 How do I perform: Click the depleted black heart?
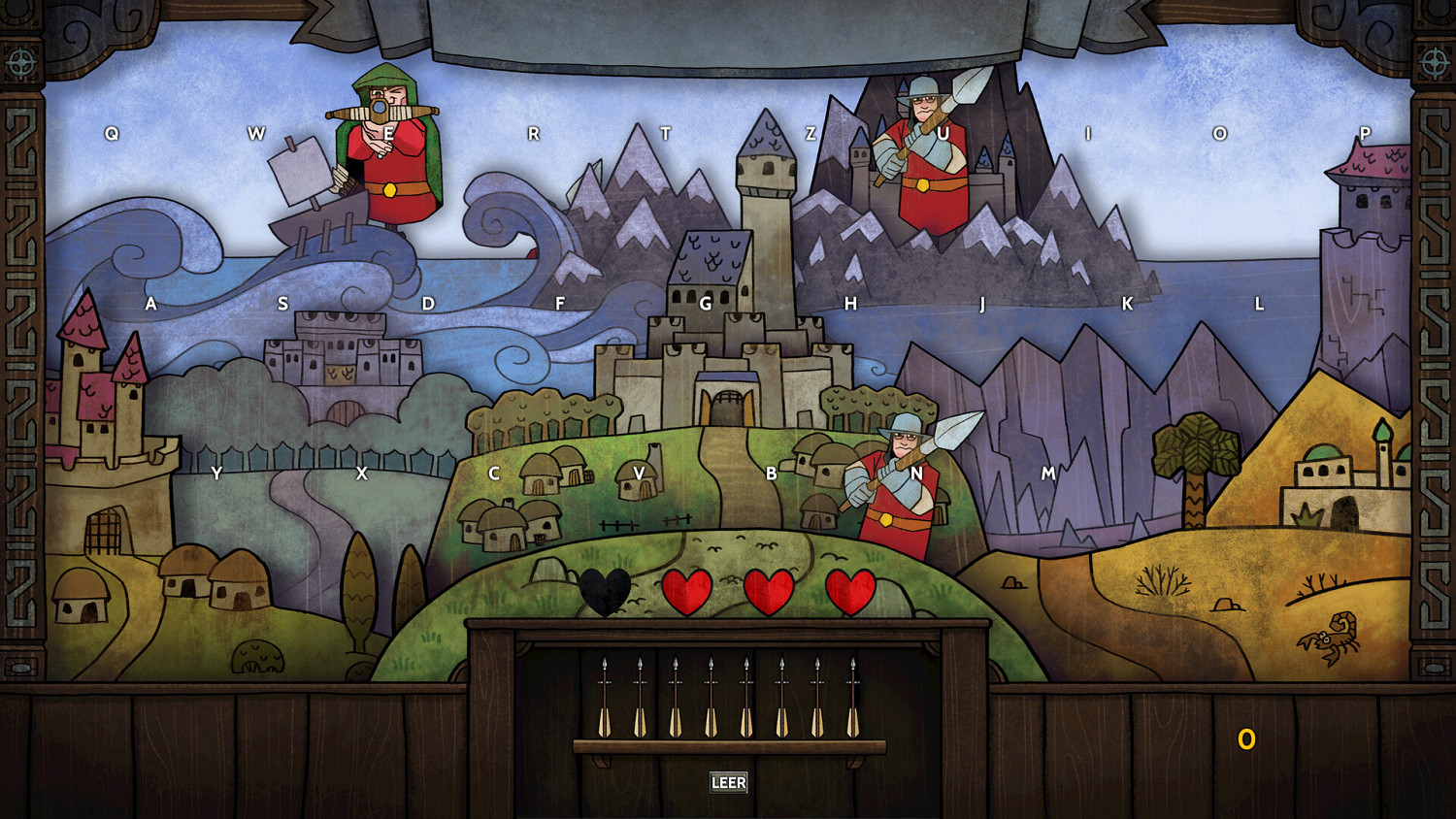tap(607, 589)
